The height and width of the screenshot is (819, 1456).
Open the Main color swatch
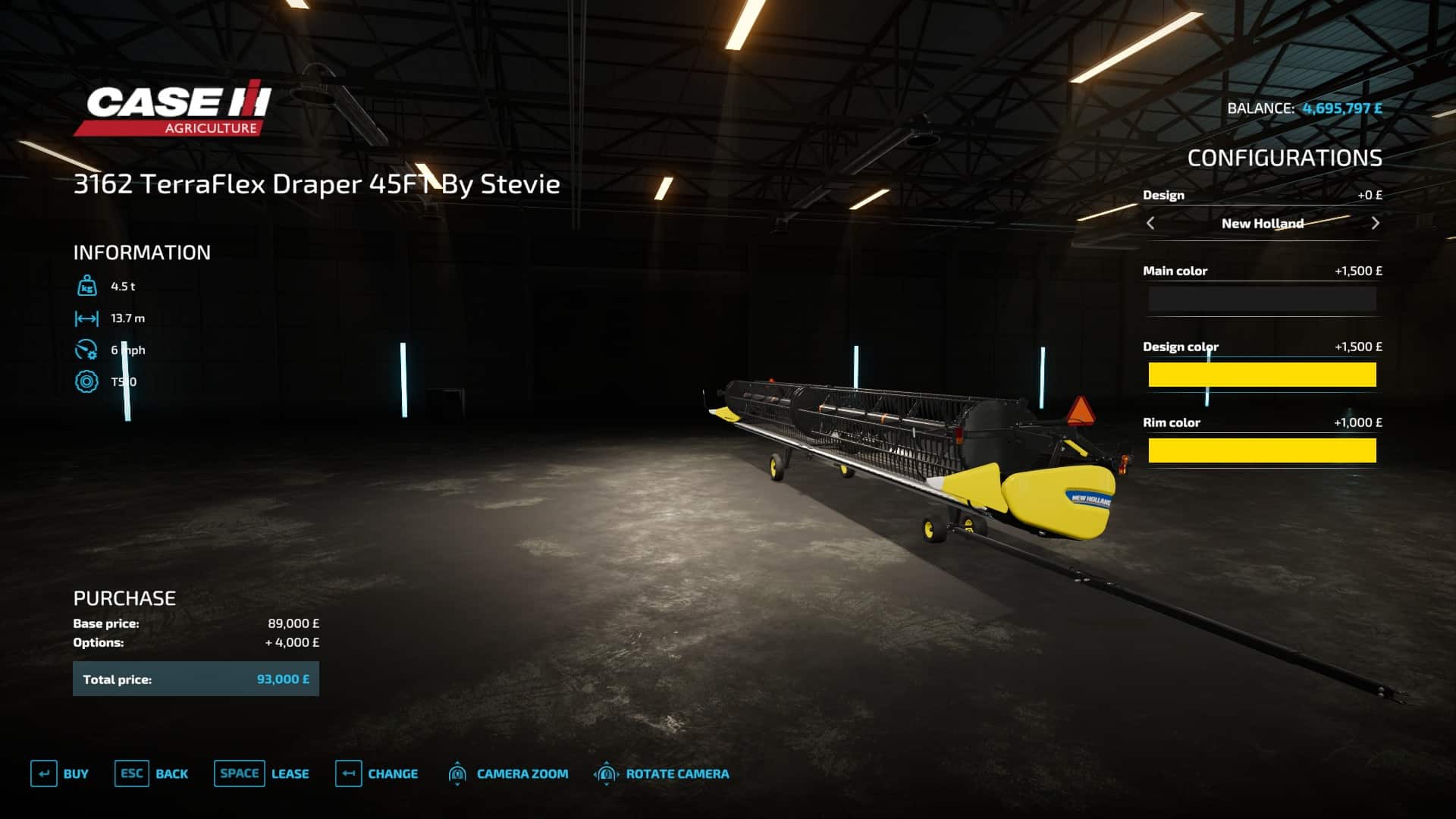tap(1262, 300)
